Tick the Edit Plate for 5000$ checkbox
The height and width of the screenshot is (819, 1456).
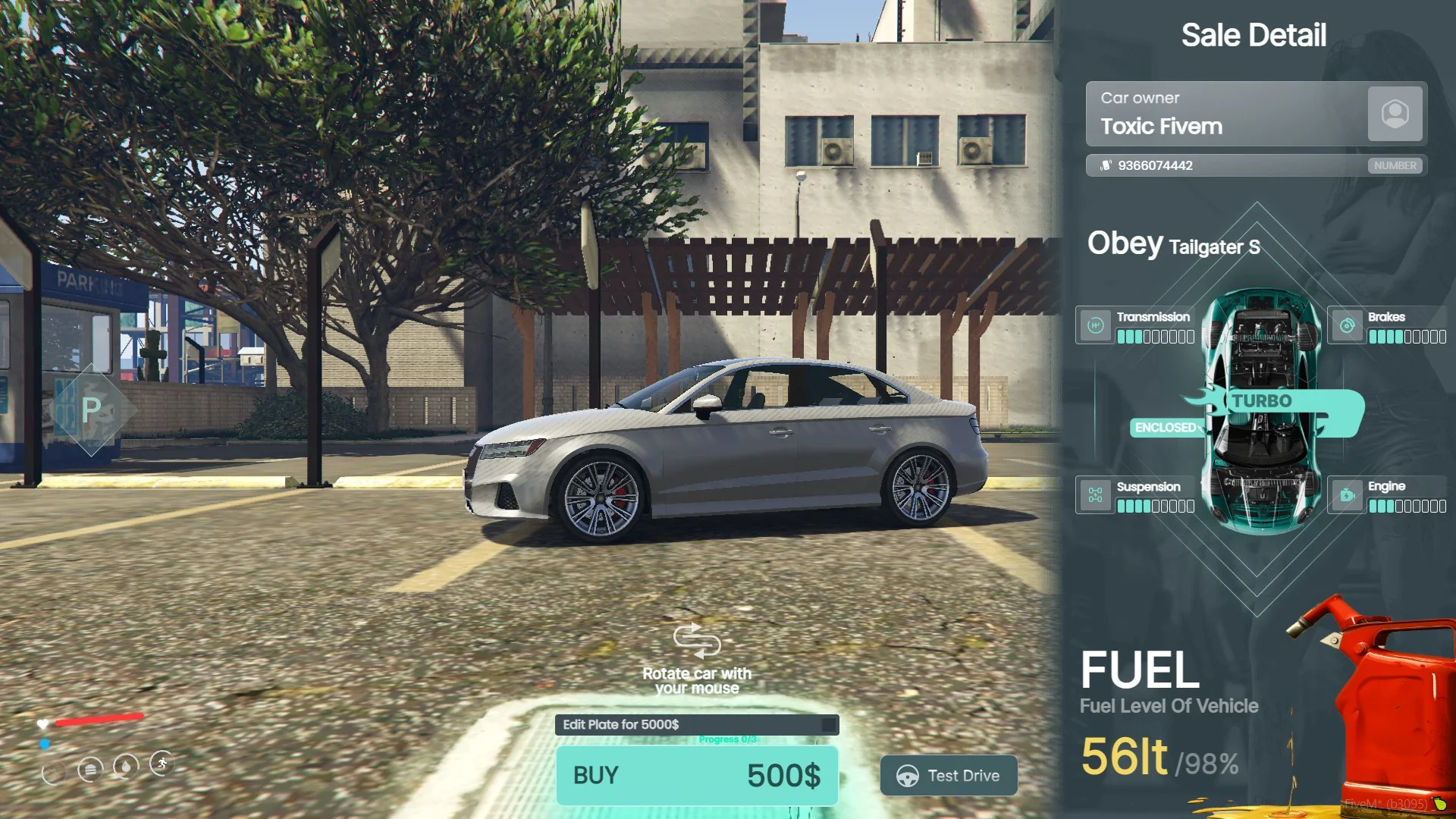pos(829,725)
